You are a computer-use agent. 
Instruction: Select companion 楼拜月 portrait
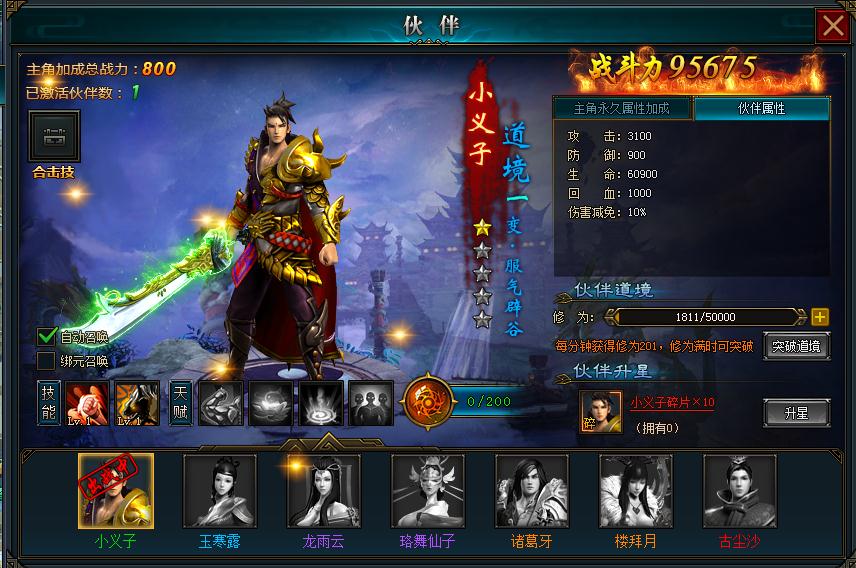[636, 491]
